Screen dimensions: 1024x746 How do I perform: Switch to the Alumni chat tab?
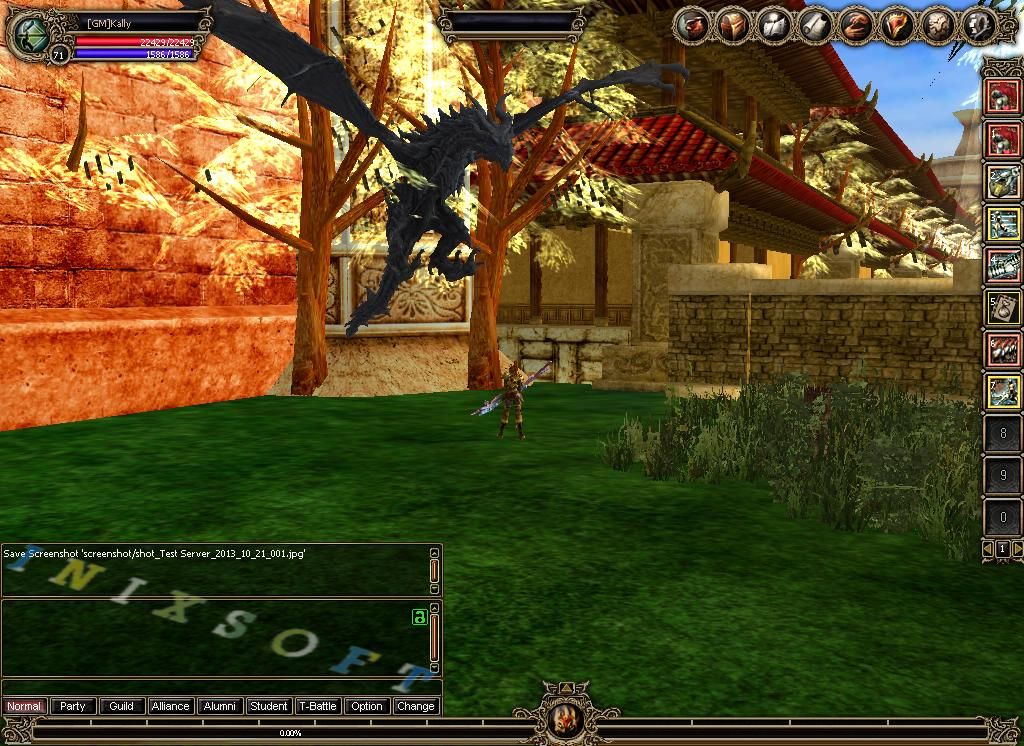(x=220, y=706)
